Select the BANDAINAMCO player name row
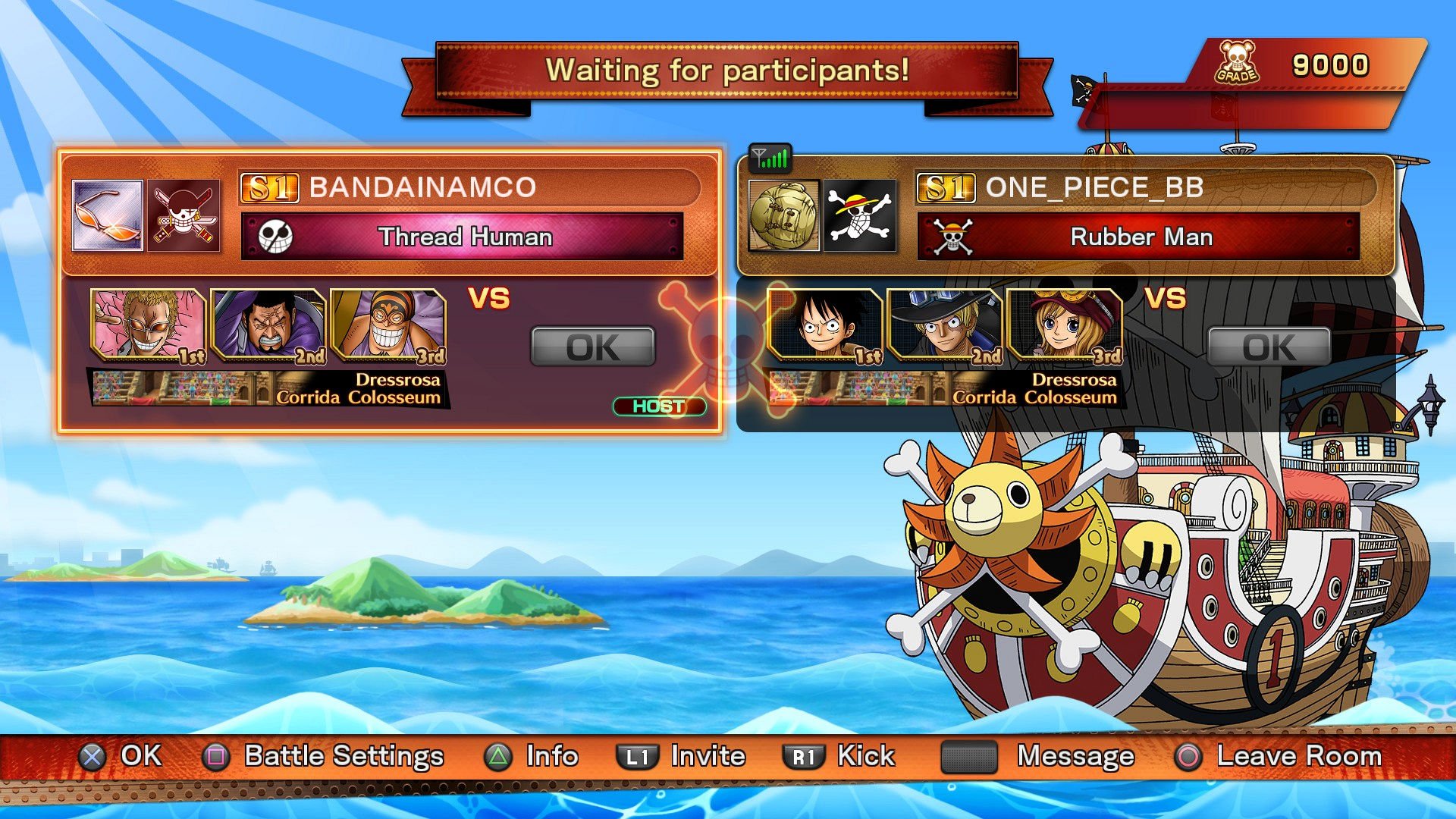Viewport: 1456px width, 819px height. click(x=468, y=187)
